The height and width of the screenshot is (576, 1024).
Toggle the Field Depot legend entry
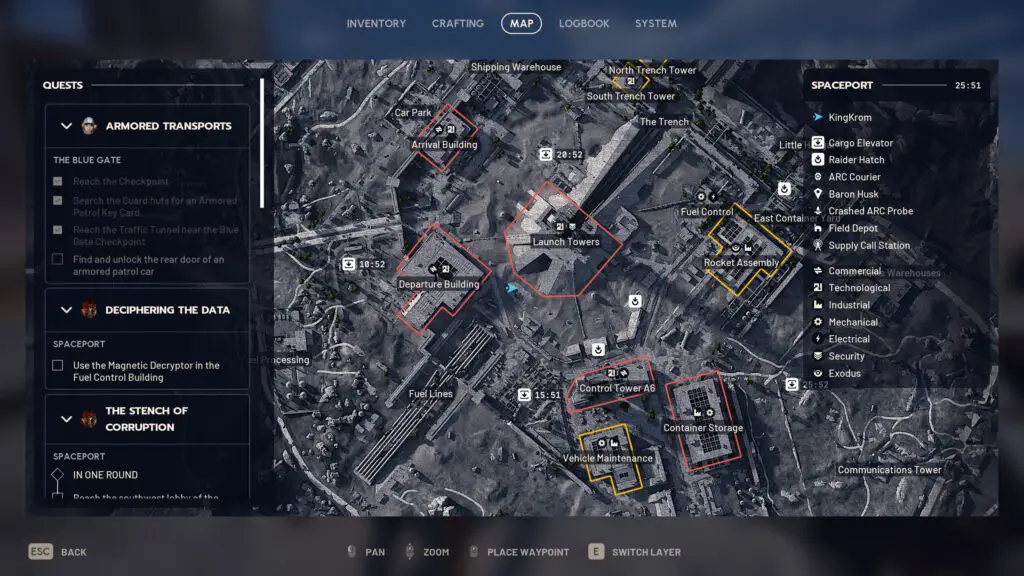[853, 228]
